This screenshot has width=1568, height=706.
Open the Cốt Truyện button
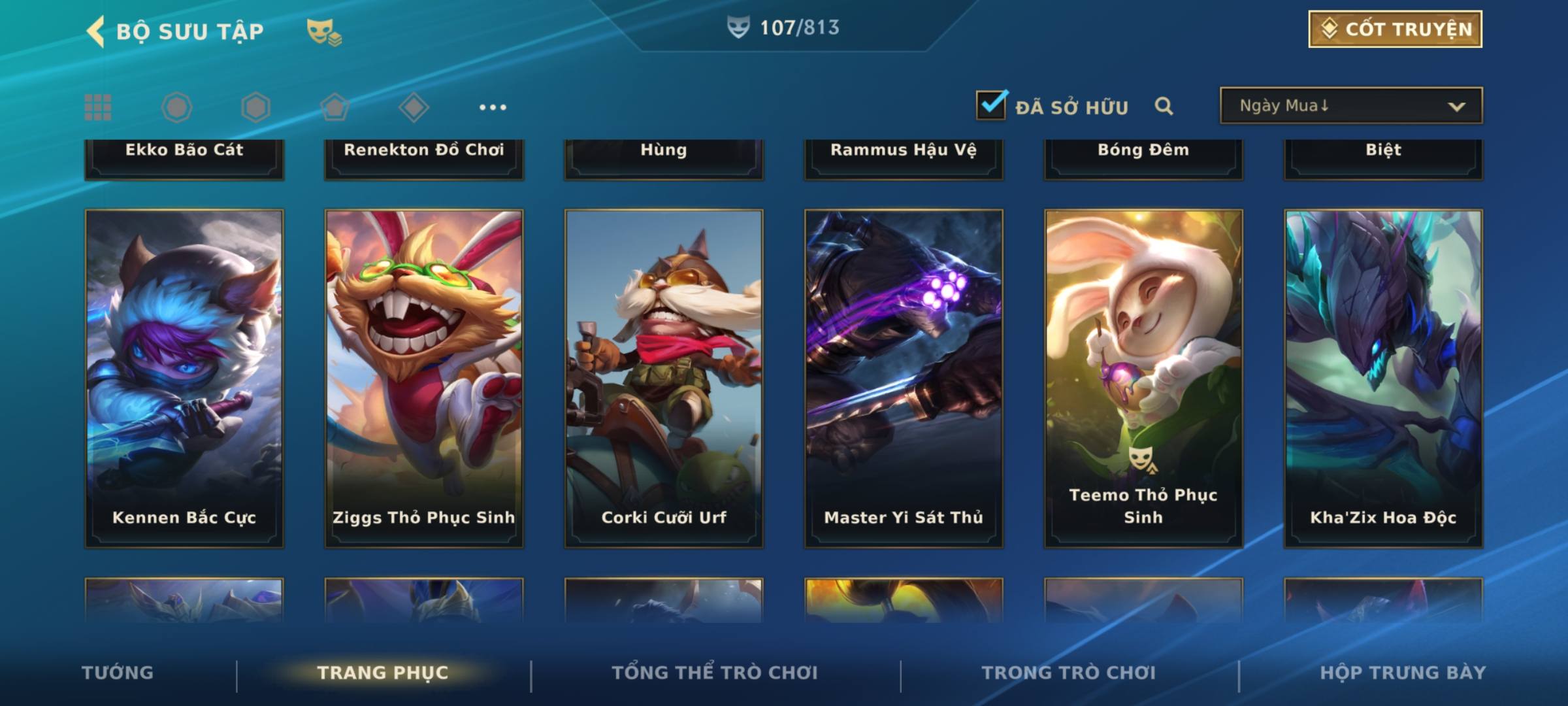tap(1394, 29)
